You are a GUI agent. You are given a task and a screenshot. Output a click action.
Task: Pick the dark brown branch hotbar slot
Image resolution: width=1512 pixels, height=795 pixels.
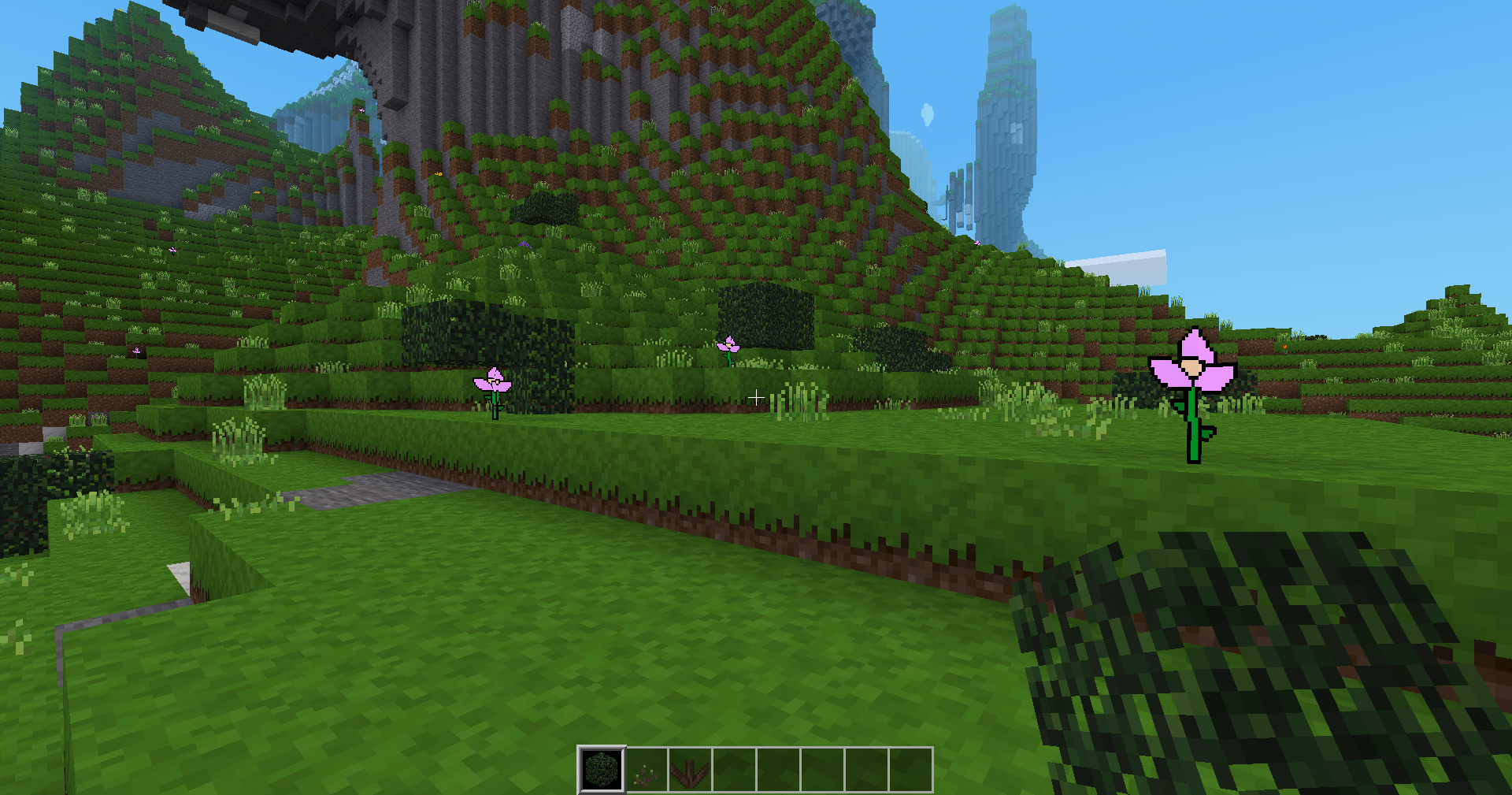click(x=691, y=770)
